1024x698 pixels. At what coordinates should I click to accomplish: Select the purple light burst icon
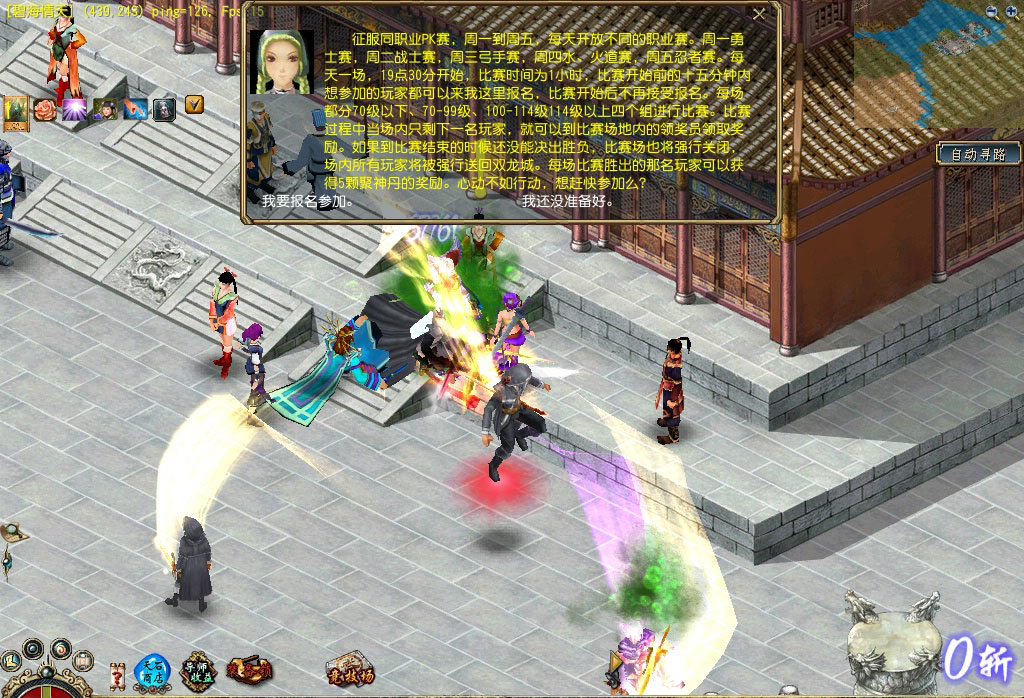point(75,108)
